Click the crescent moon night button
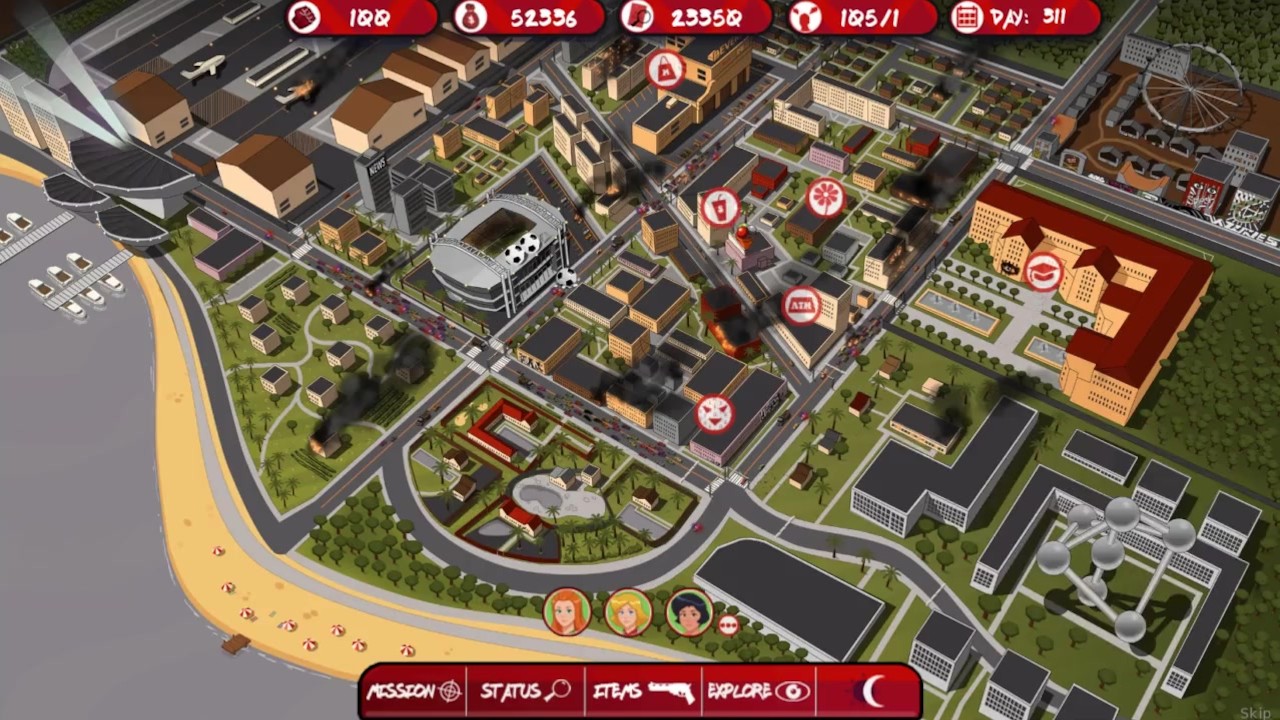 click(x=872, y=691)
